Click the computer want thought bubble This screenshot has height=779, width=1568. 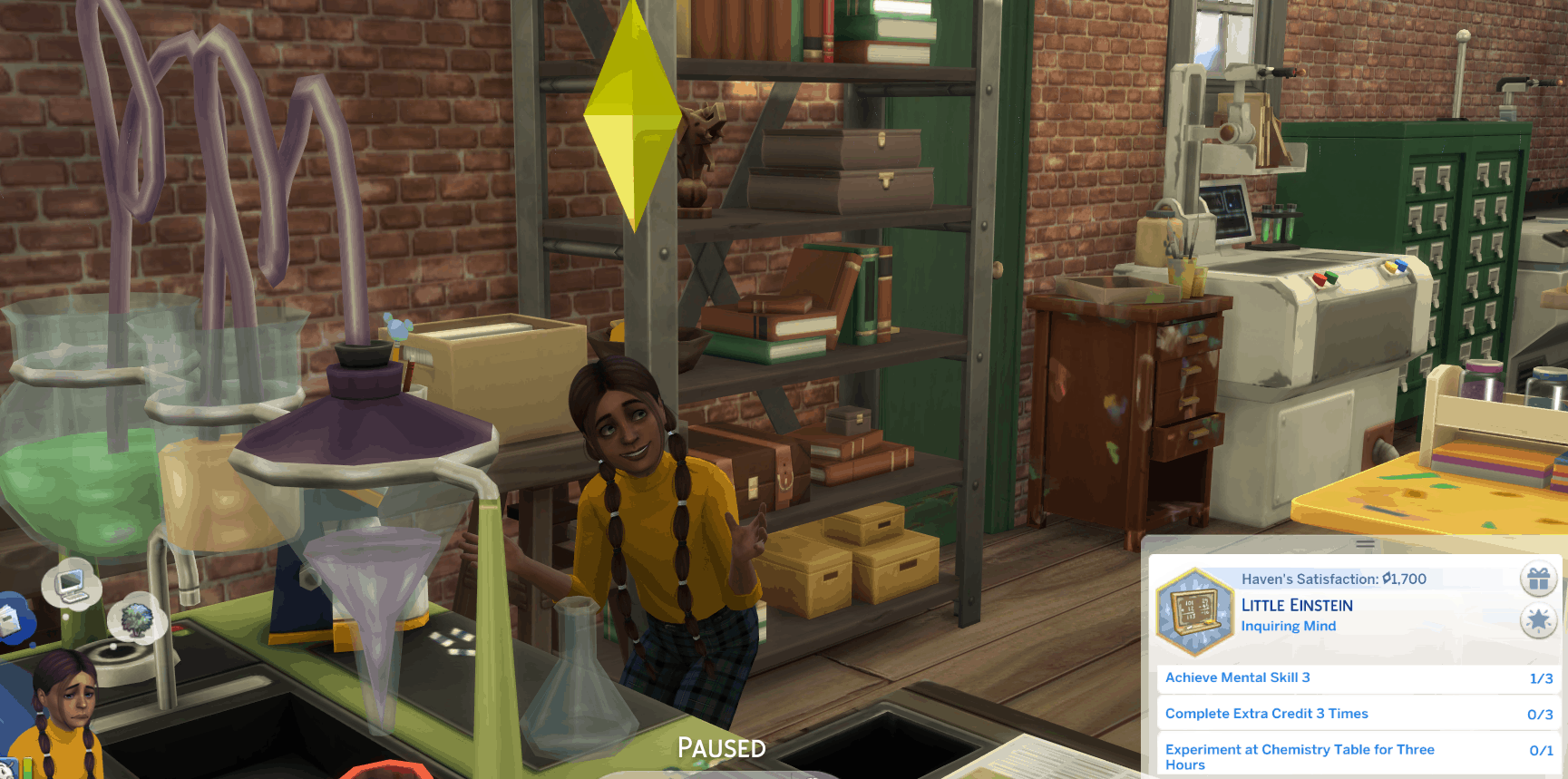coord(71,585)
